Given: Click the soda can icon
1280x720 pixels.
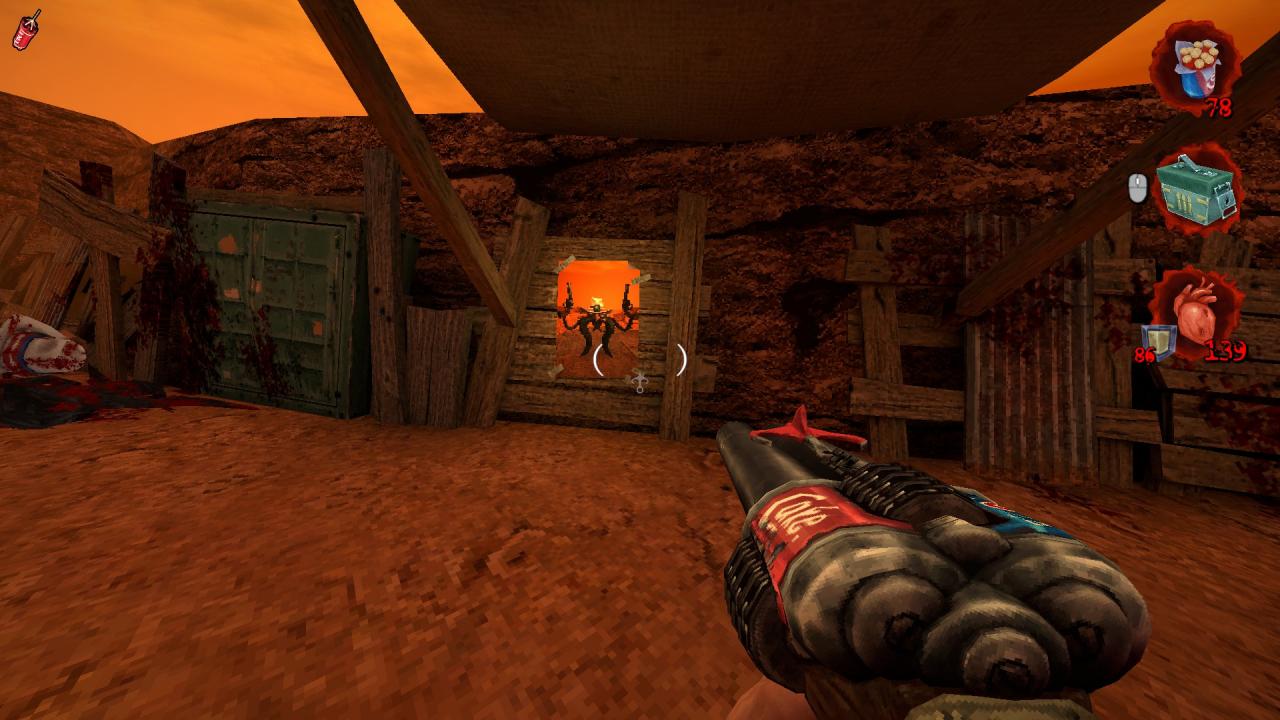Looking at the screenshot, I should pos(26,30).
